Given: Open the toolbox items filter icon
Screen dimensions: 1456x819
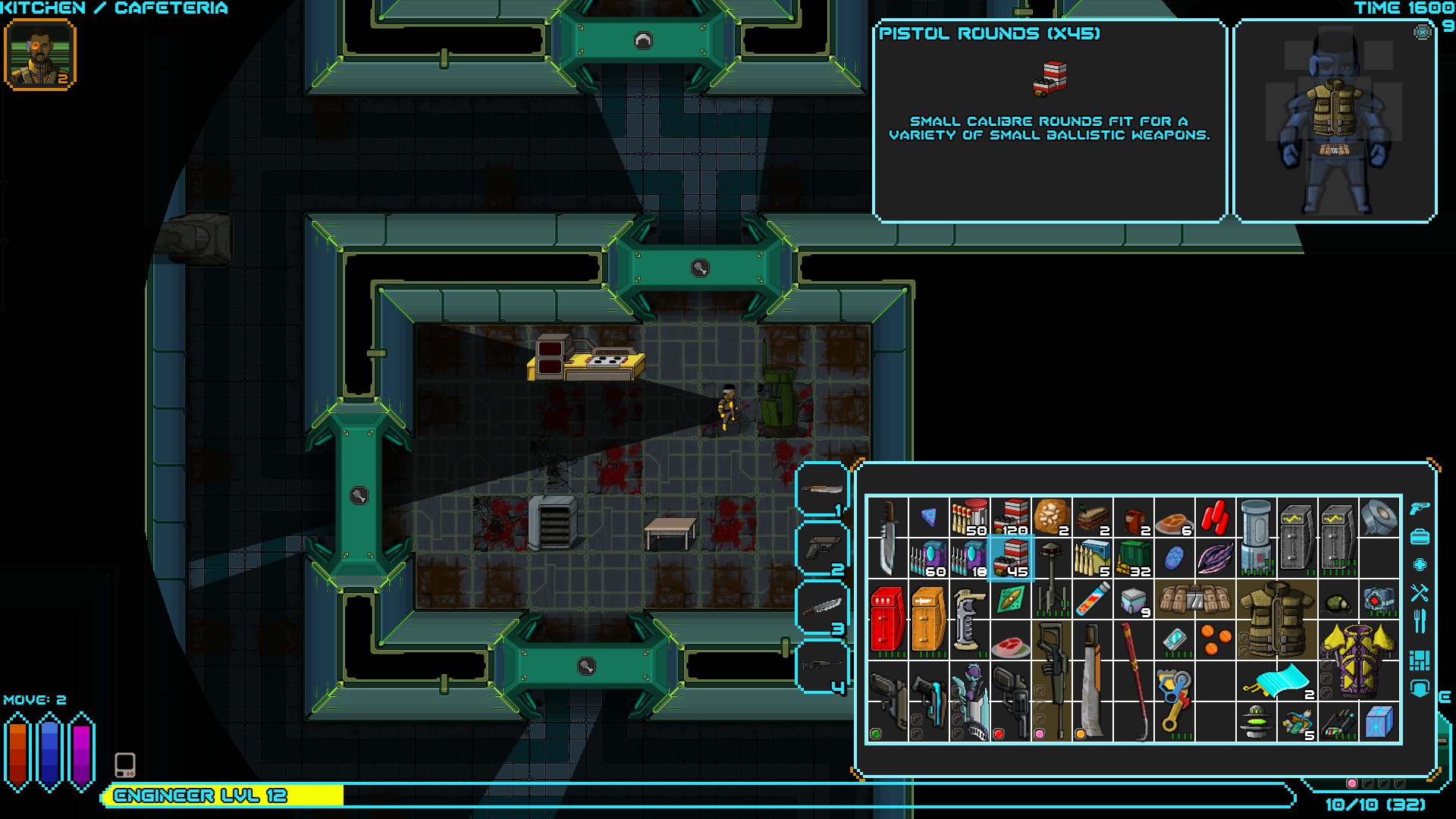Looking at the screenshot, I should point(1420,535).
